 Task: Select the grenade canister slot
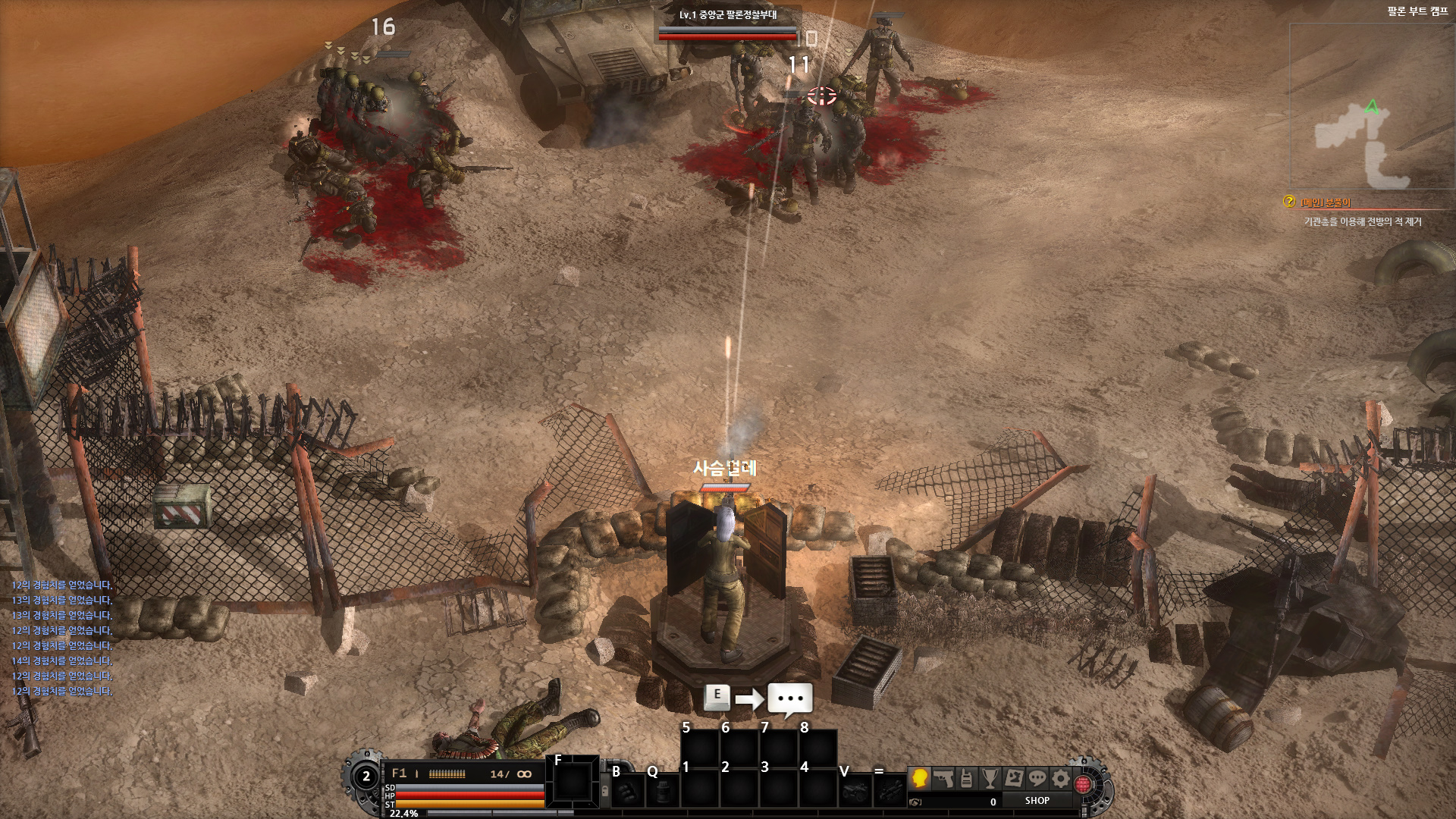point(664,792)
